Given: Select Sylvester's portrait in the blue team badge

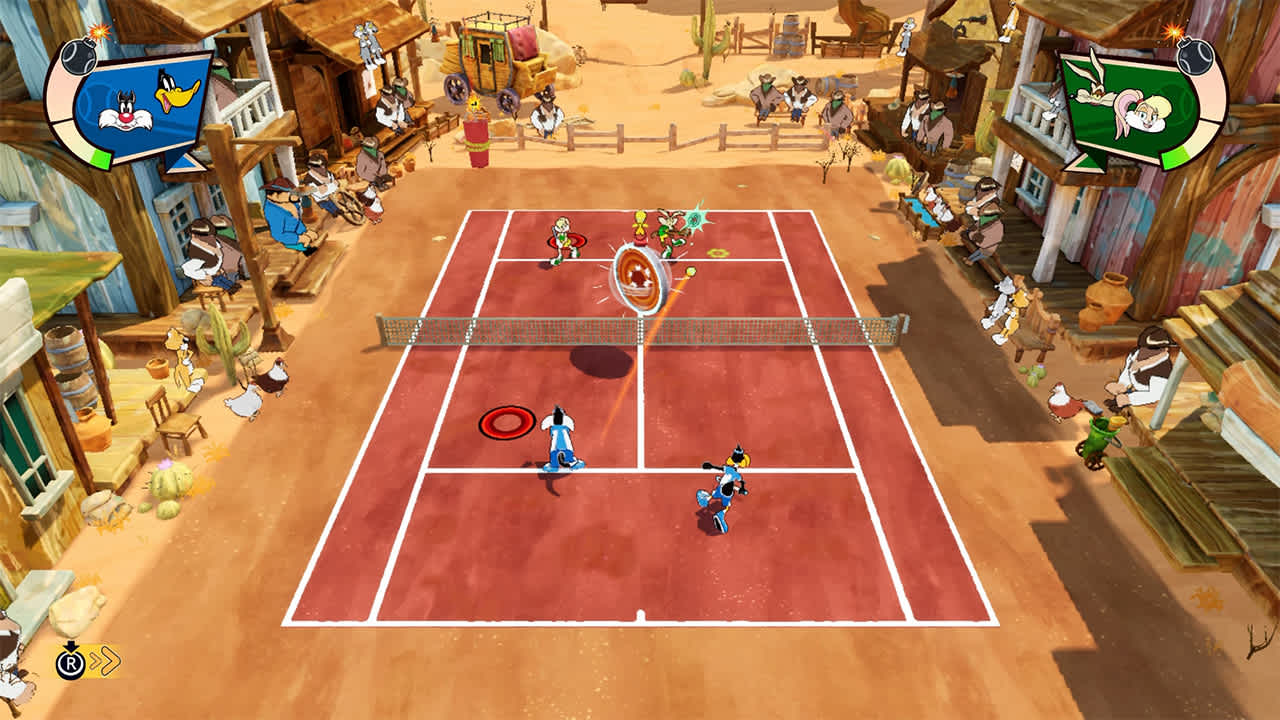Looking at the screenshot, I should 123,113.
